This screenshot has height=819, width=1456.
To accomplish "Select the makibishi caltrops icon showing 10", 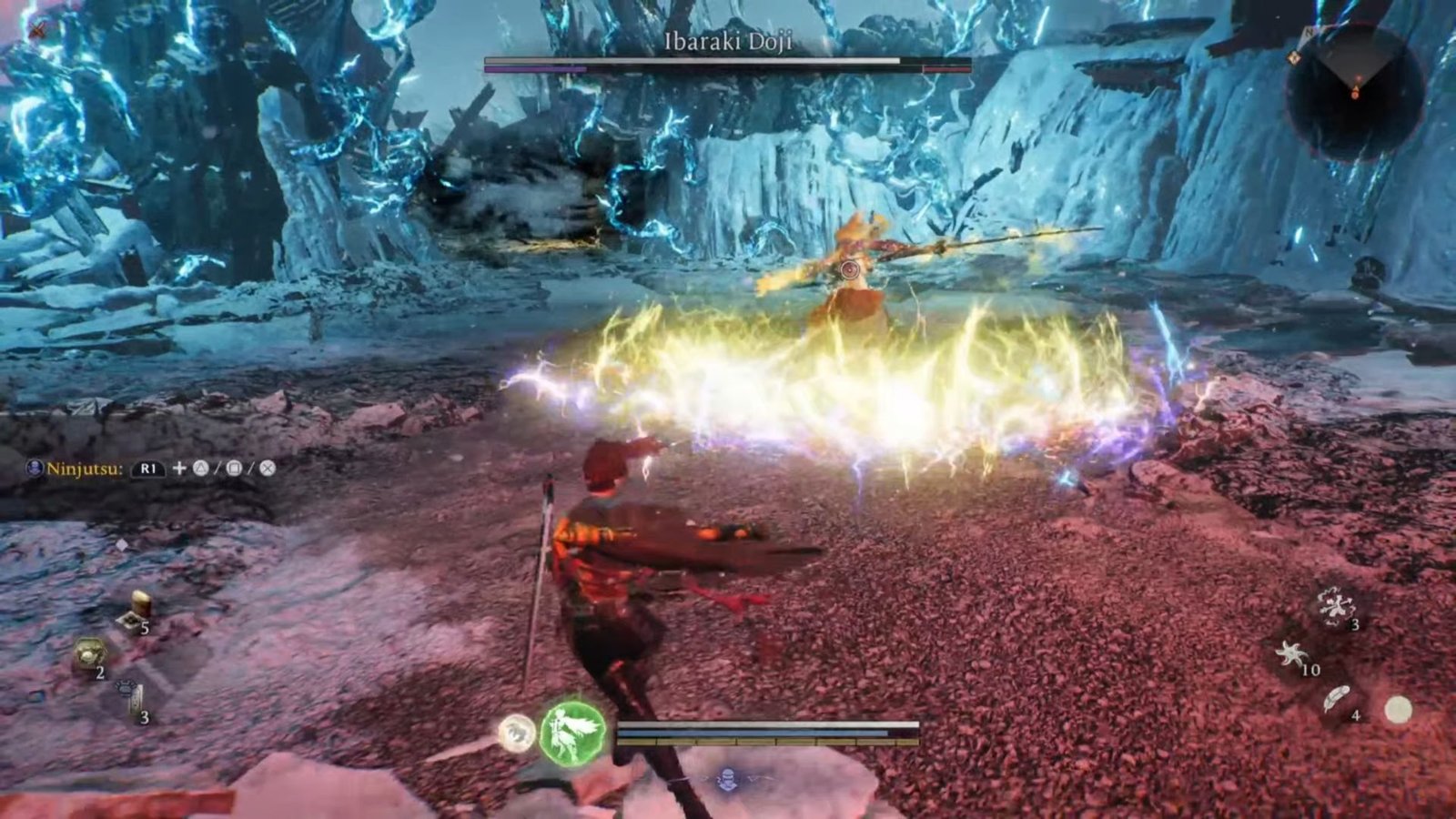I will coord(1291,654).
